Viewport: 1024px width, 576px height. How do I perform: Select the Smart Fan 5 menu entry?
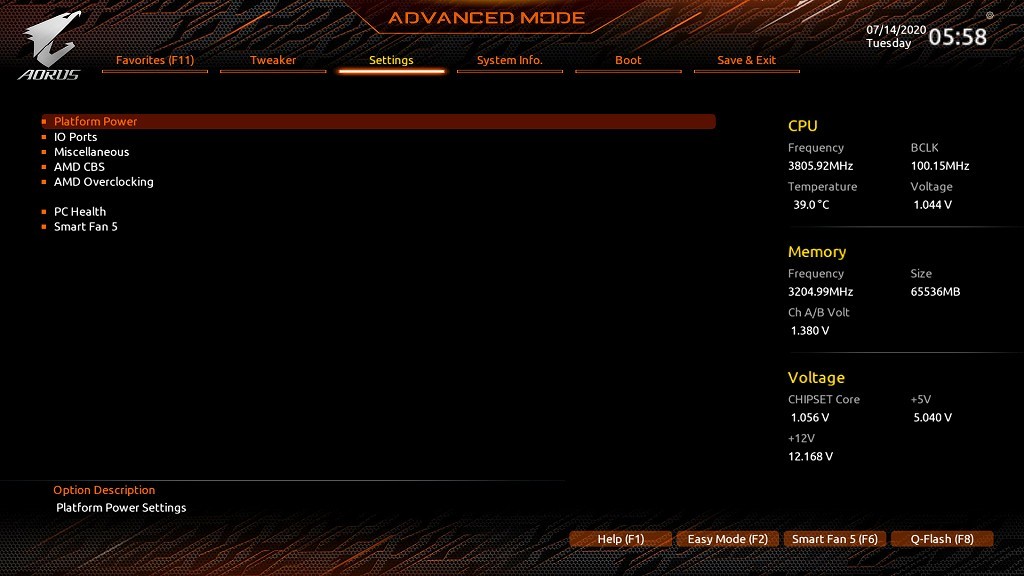86,227
